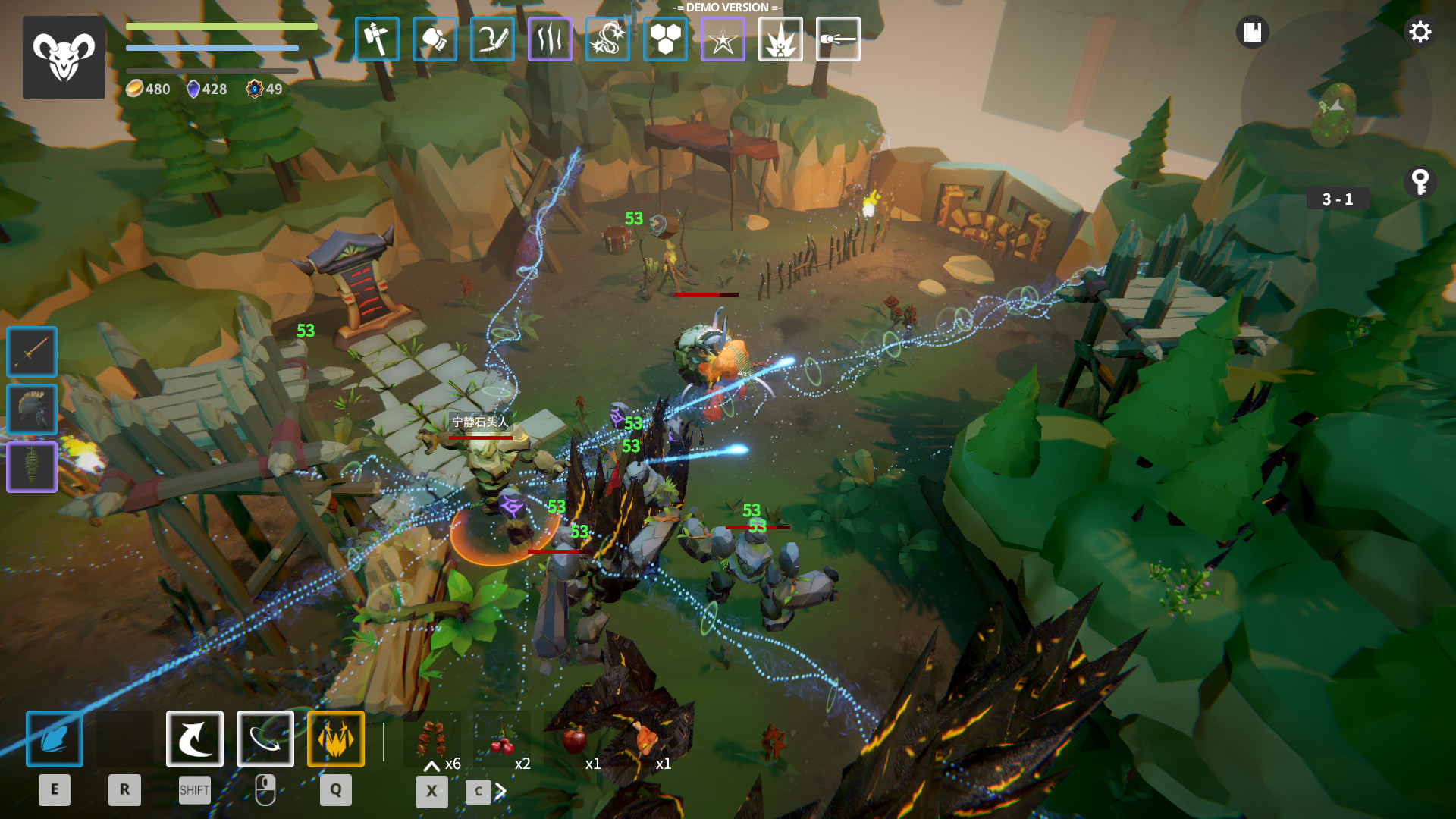
Task: Select the crested helmet equipment slot
Action: click(x=32, y=409)
